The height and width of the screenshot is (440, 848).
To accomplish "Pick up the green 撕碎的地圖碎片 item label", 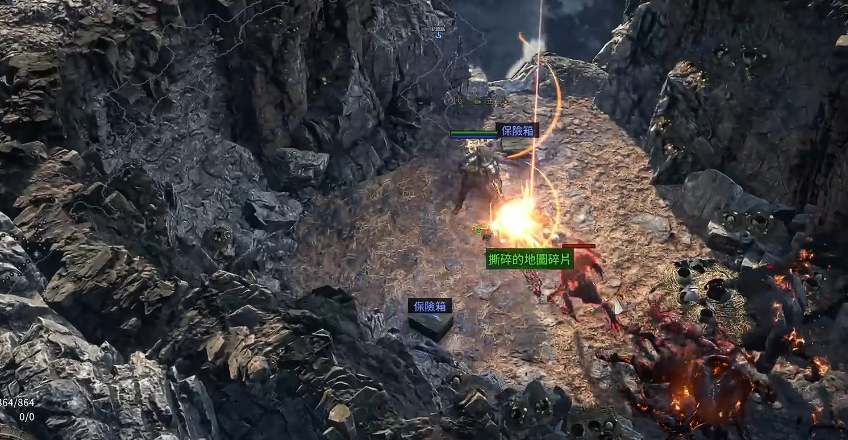I will point(530,259).
